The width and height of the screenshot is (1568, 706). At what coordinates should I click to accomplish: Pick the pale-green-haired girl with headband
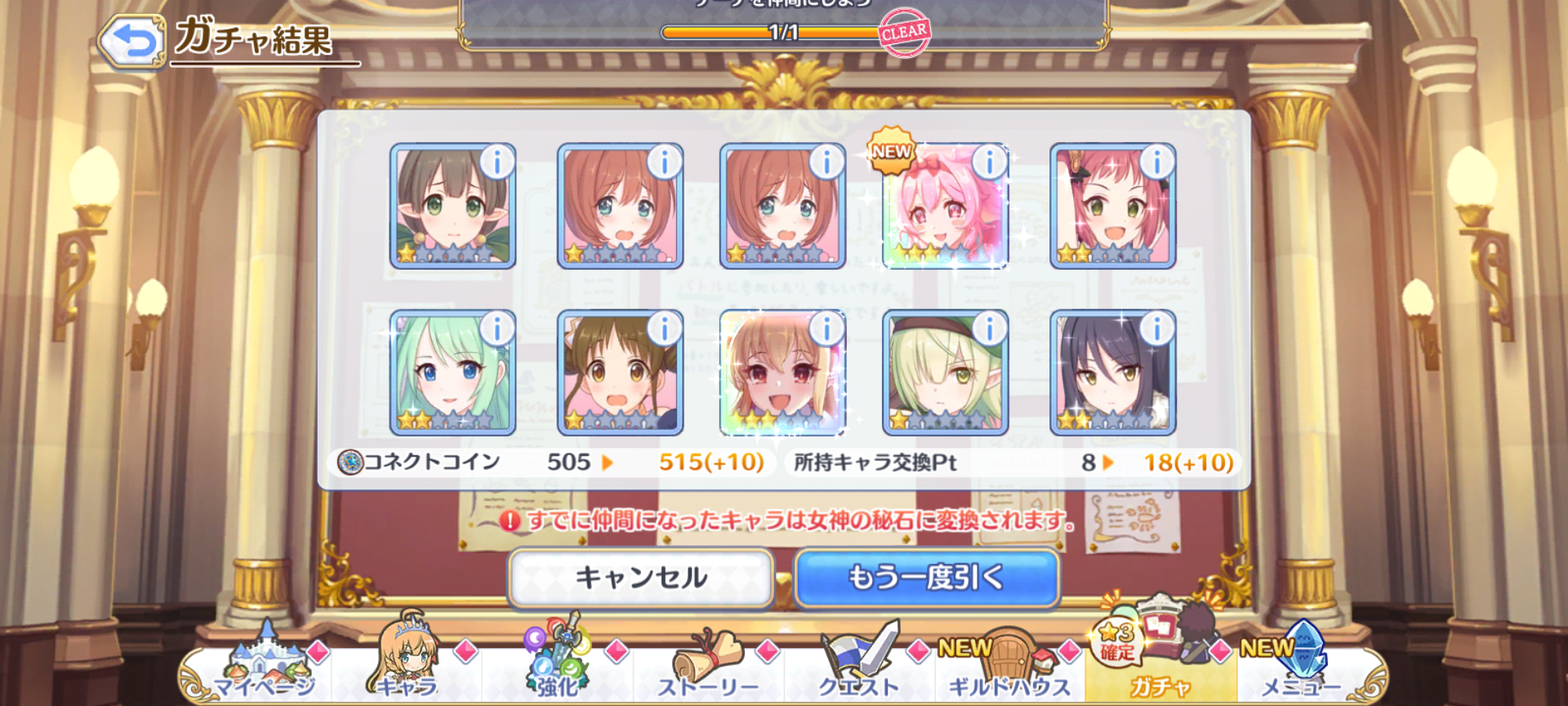click(945, 373)
